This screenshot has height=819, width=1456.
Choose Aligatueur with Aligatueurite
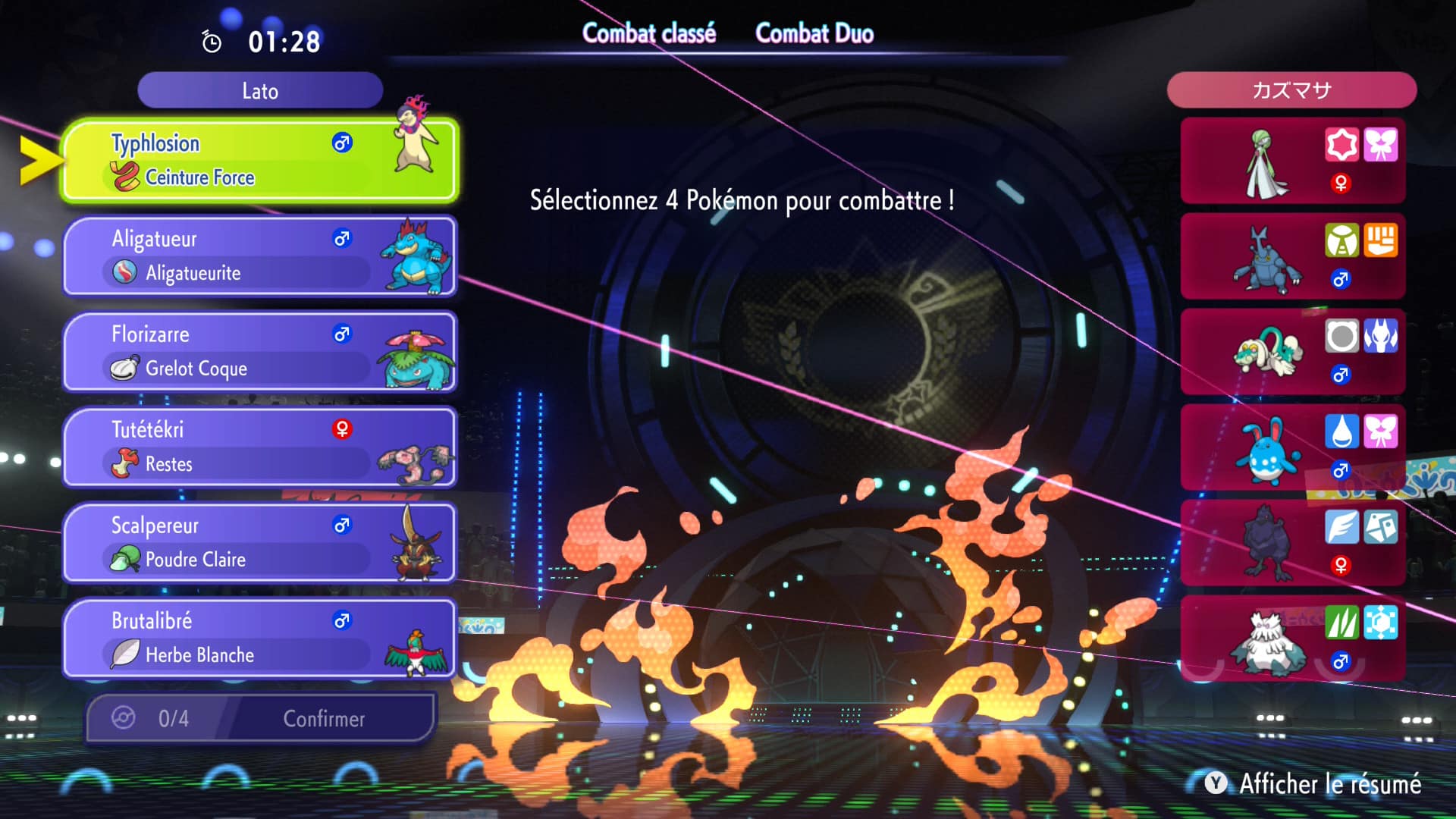(259, 256)
